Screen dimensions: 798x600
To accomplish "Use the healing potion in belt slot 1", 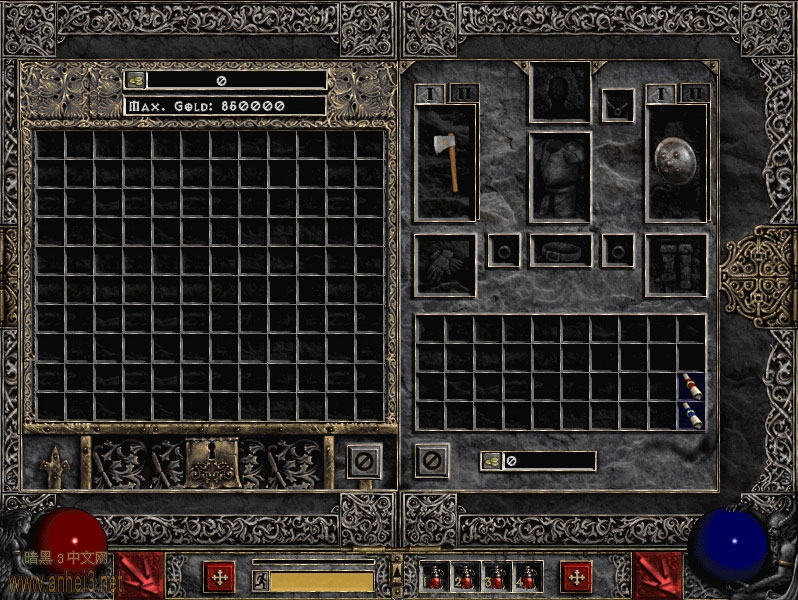I will 438,576.
